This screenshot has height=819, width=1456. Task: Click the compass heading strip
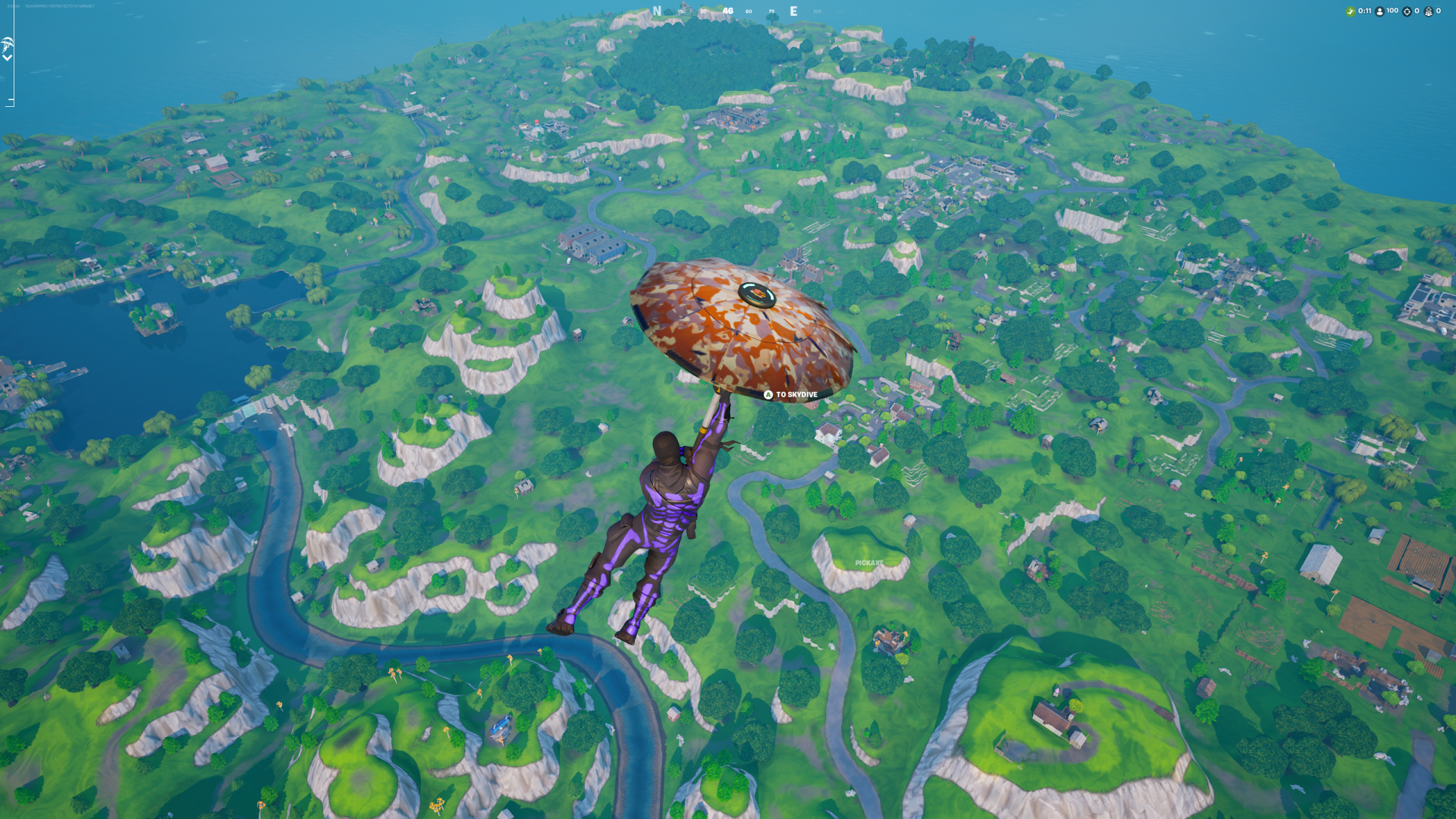(x=728, y=11)
